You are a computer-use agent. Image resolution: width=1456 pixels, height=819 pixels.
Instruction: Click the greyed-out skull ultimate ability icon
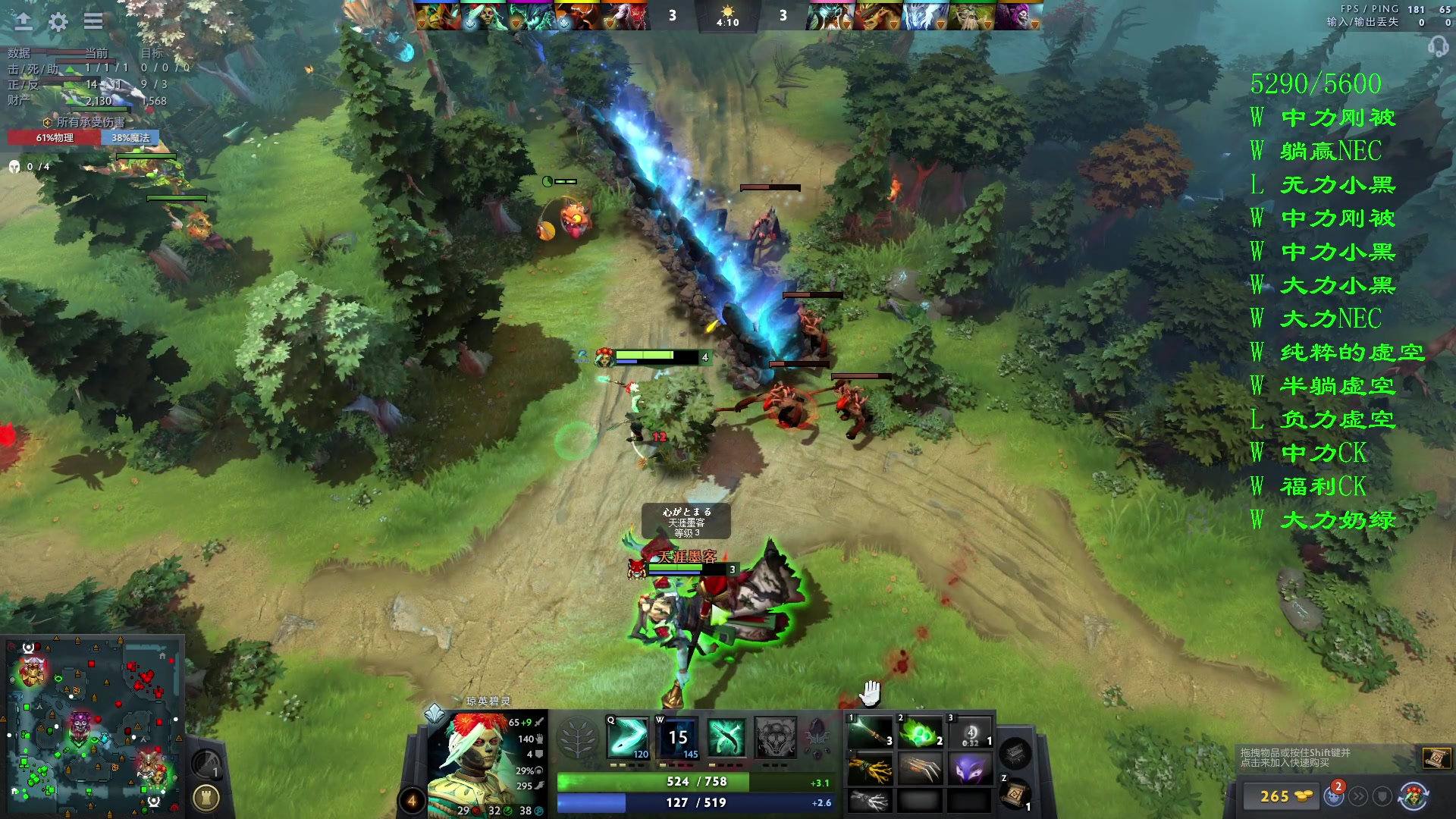click(775, 737)
